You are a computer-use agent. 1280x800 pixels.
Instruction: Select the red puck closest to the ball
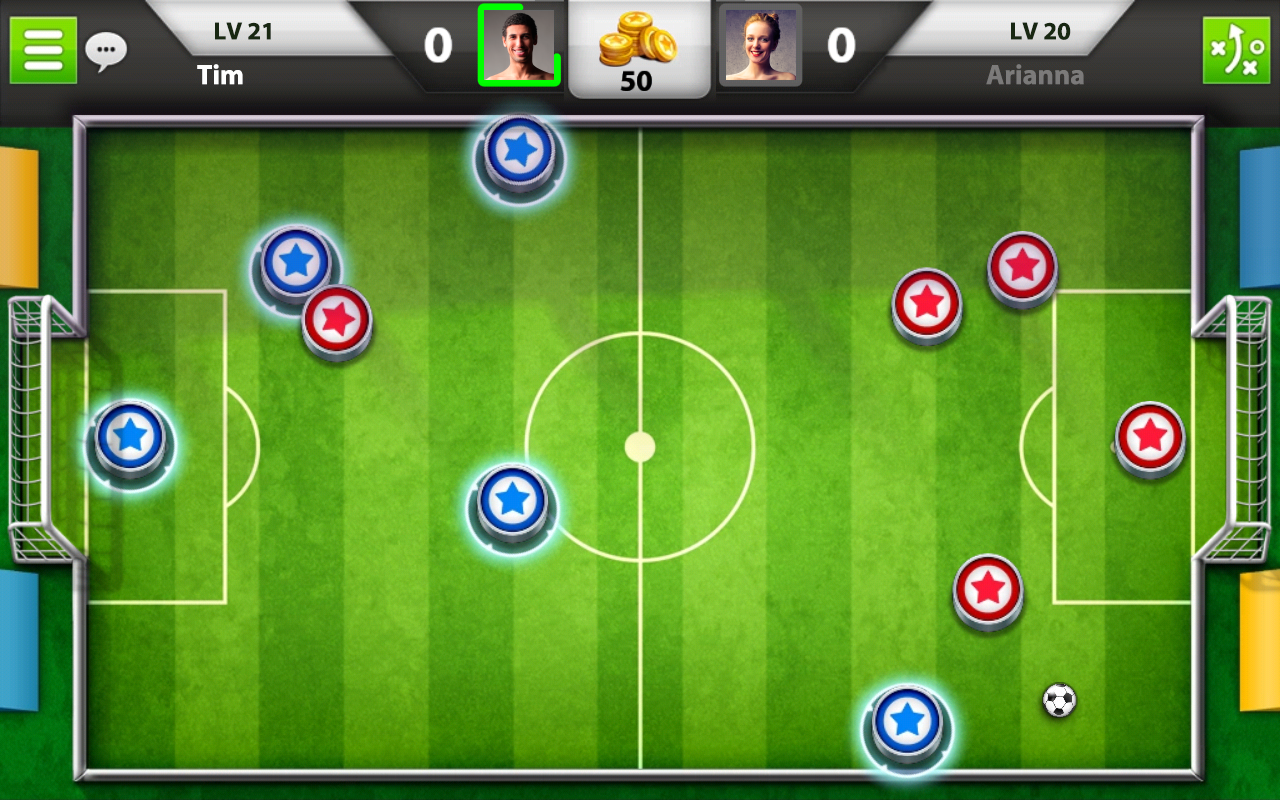pos(987,588)
